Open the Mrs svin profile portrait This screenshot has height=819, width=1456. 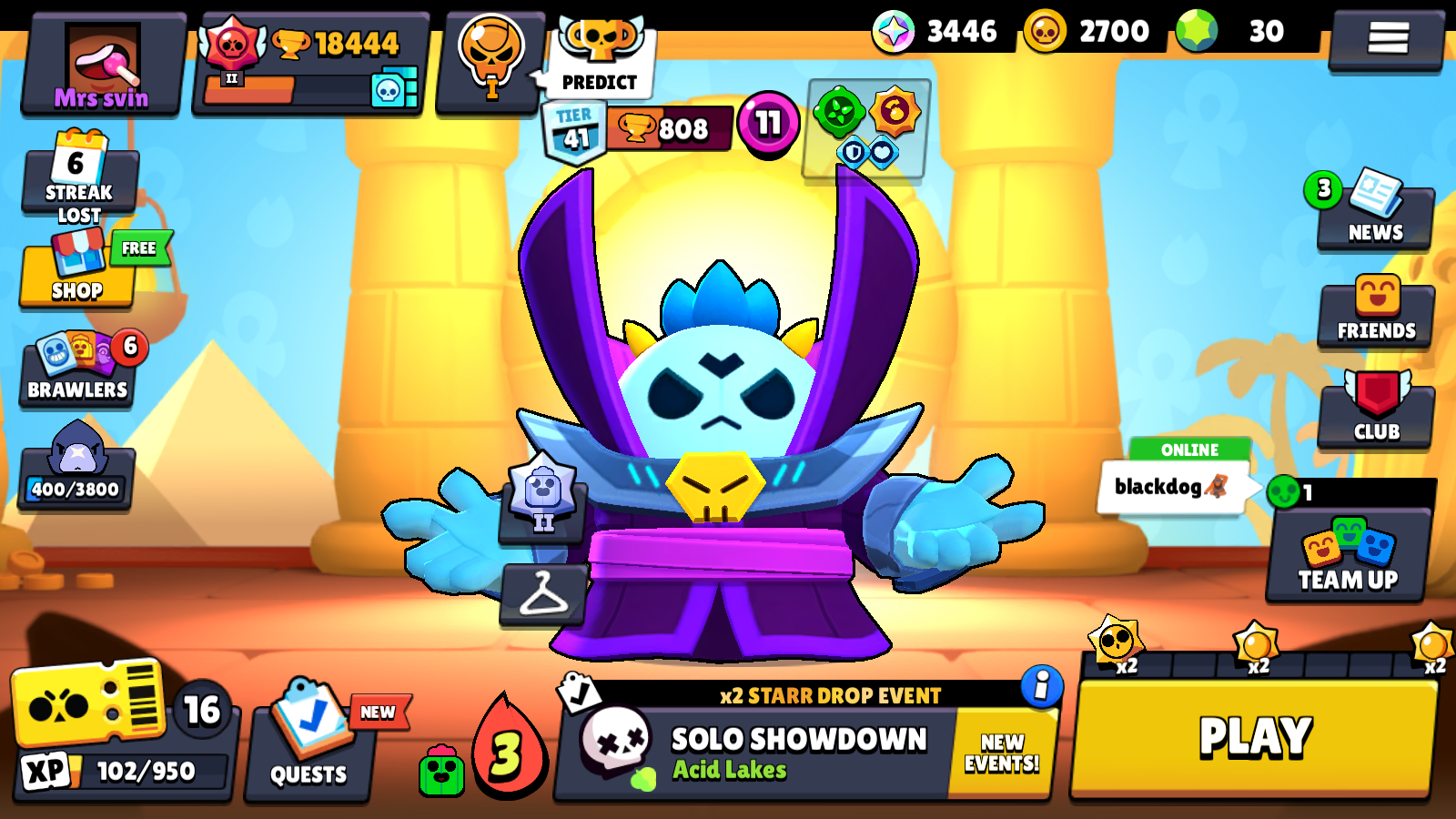point(102,57)
